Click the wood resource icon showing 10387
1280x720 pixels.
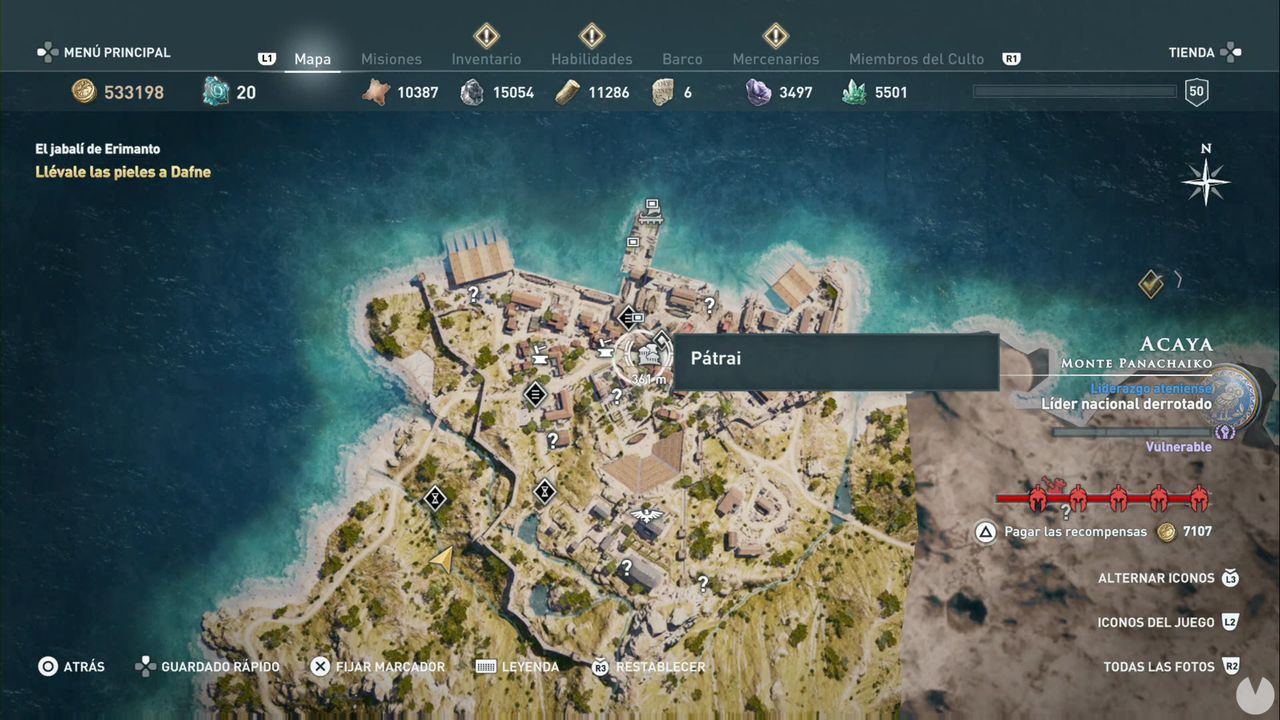[x=374, y=91]
